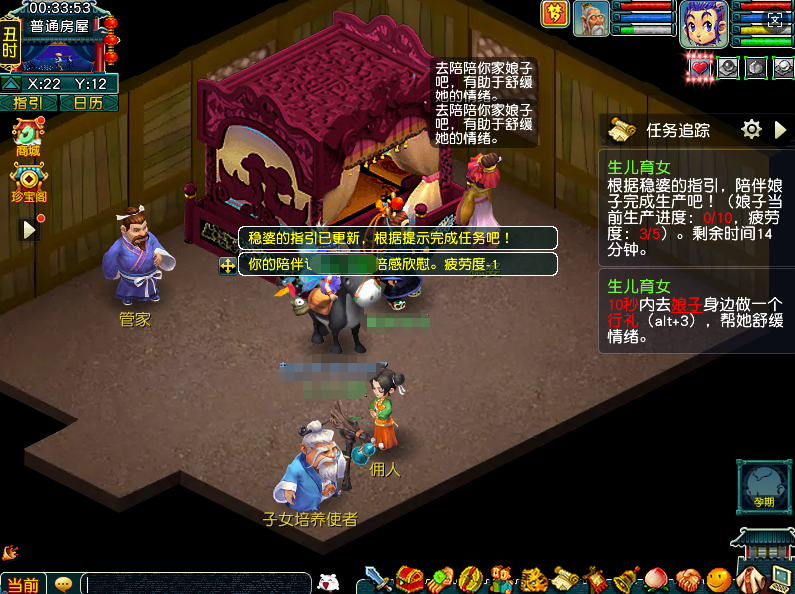Open the red treasure chest bag icon

tap(409, 578)
